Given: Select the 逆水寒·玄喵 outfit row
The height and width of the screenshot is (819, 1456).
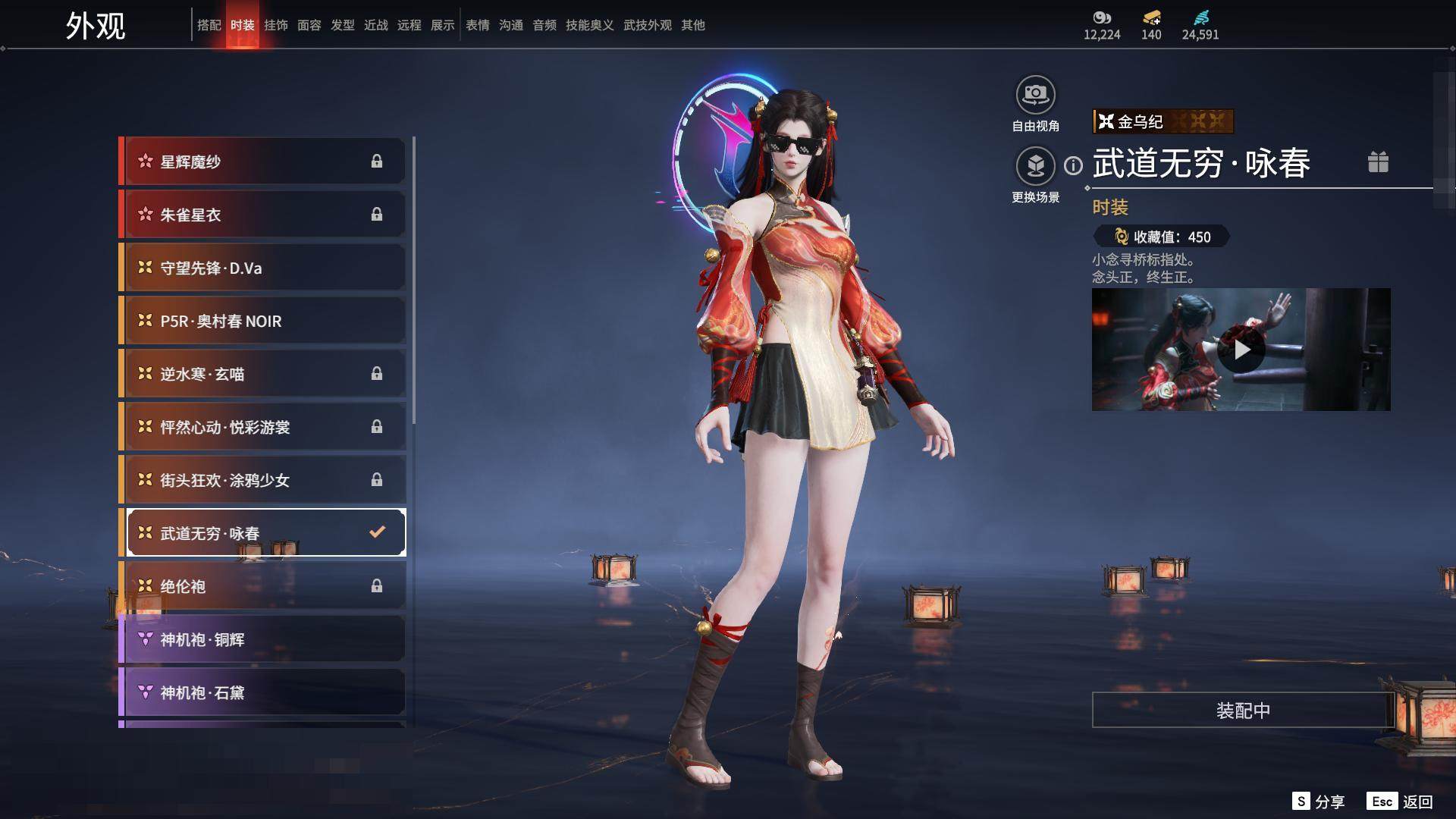Looking at the screenshot, I should (262, 374).
